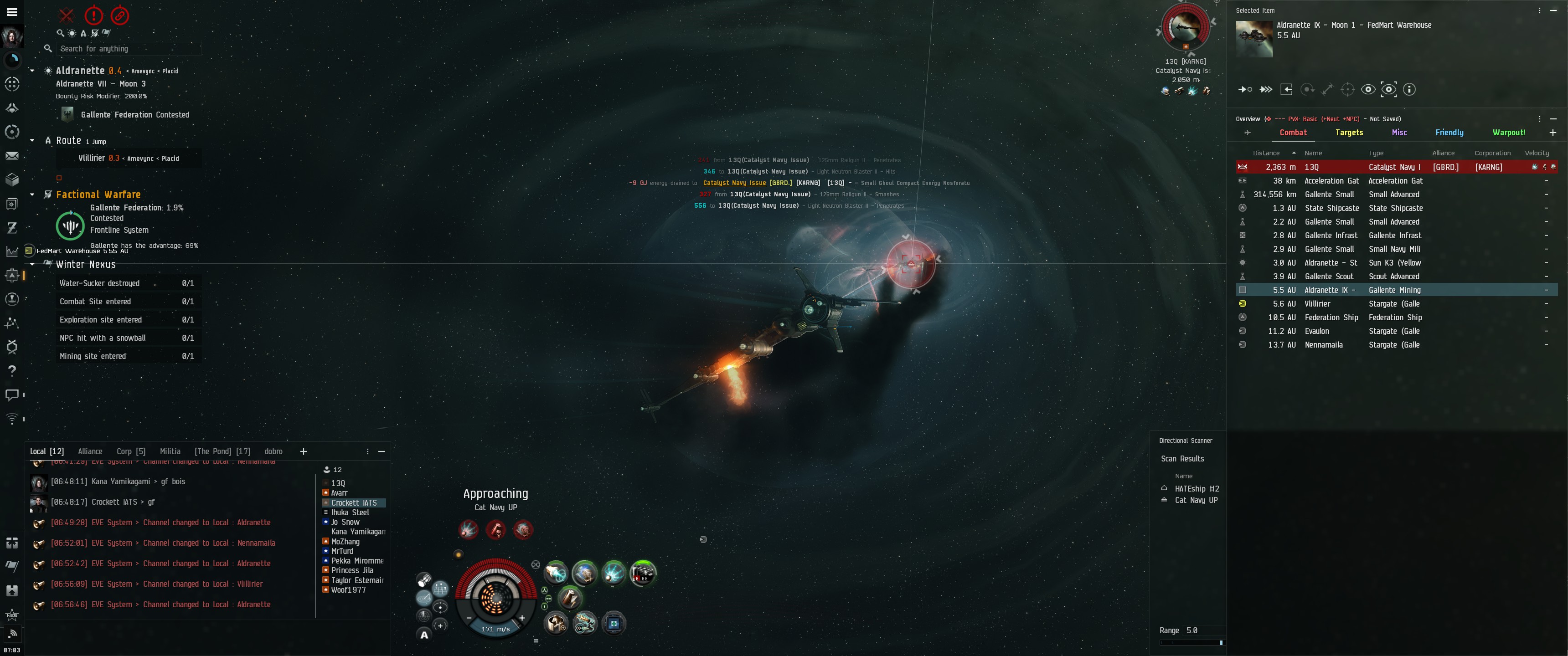Open the Alliance chat tab
This screenshot has width=1568, height=656.
click(x=90, y=451)
